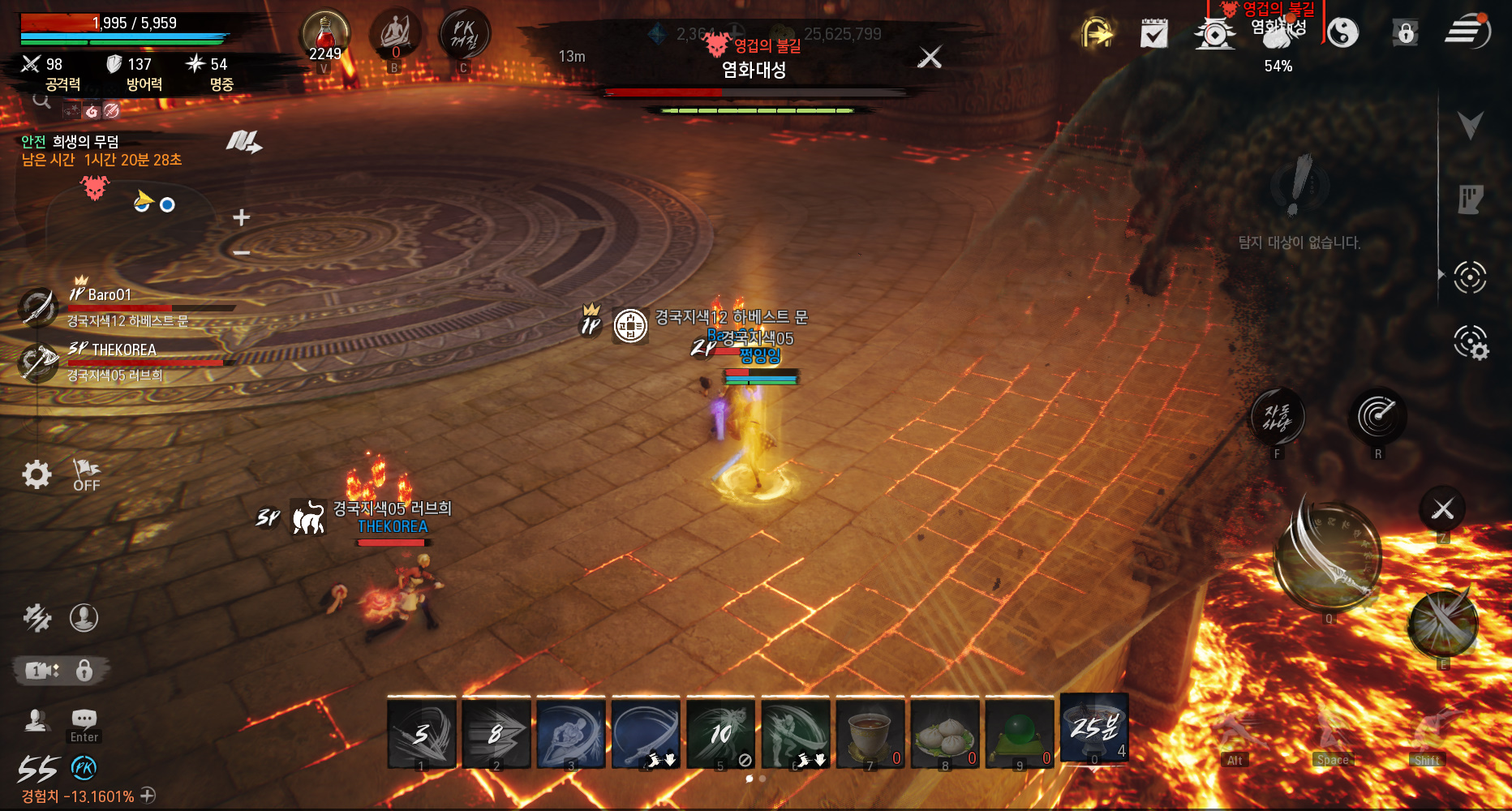Zoom out the minimap with minus button
Image resolution: width=1512 pixels, height=811 pixels.
coord(241,253)
